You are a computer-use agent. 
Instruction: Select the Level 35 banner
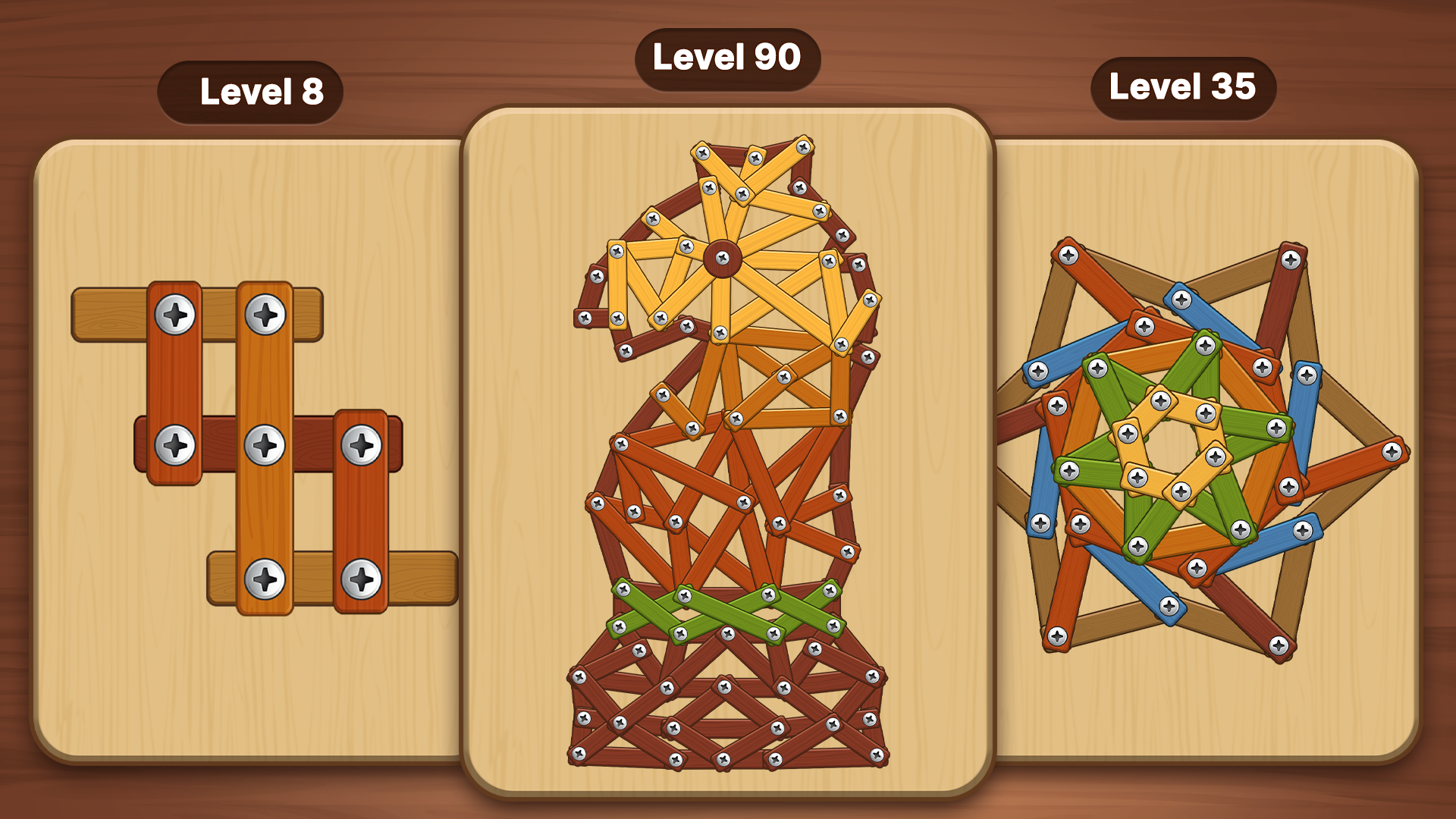[x=1183, y=88]
